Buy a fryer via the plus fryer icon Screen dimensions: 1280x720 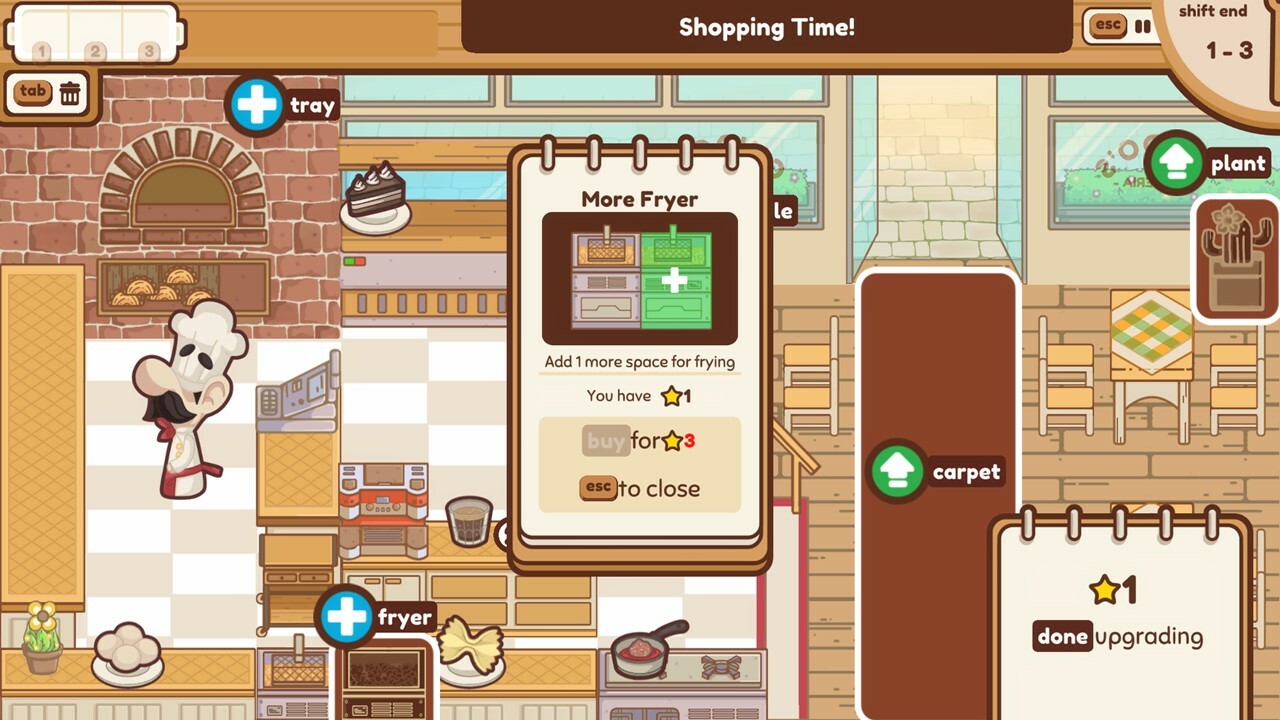tap(347, 617)
